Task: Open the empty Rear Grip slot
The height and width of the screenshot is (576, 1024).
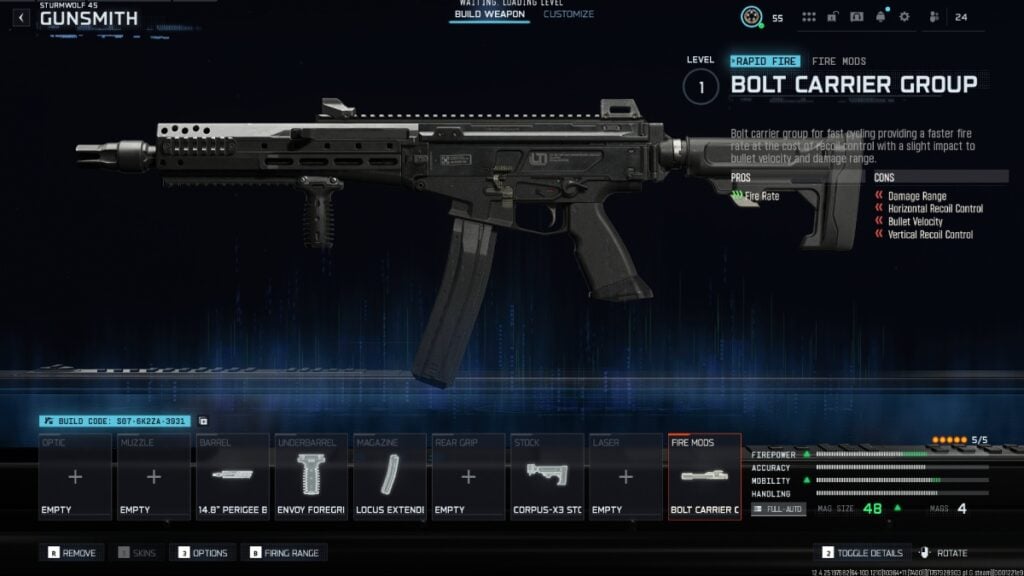Action: 468,477
